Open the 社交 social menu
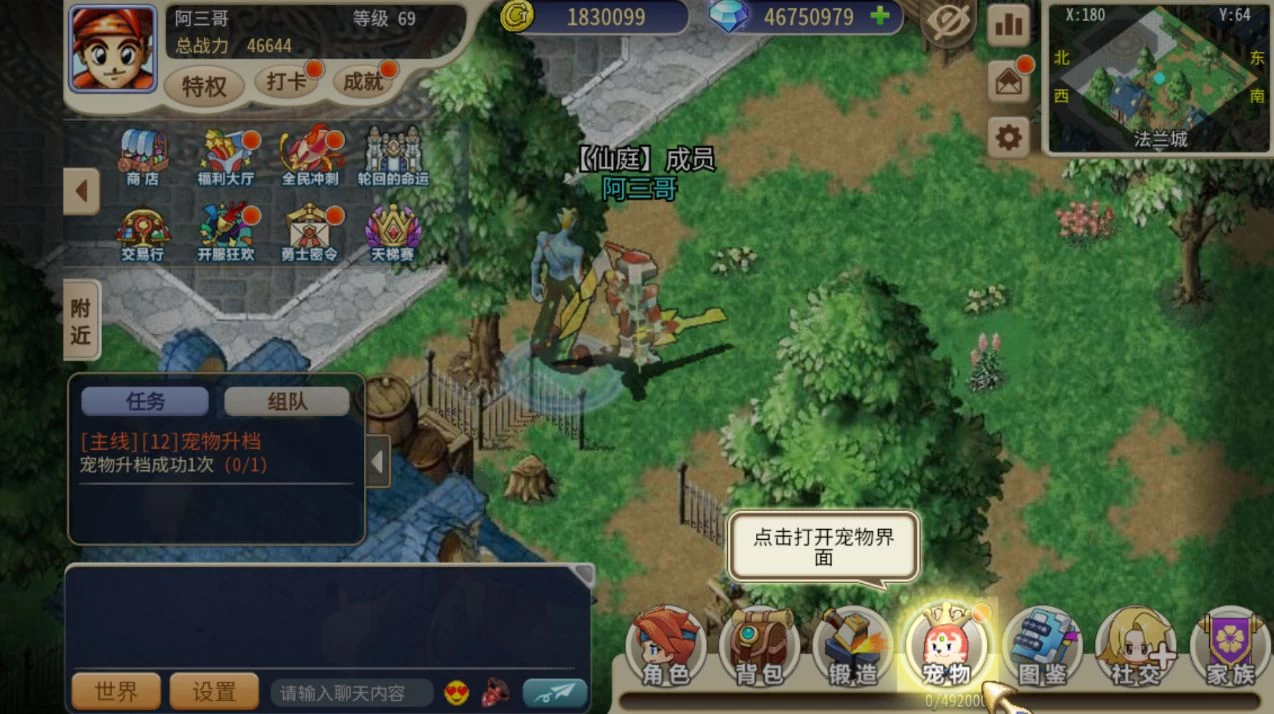Image resolution: width=1274 pixels, height=714 pixels. (x=1135, y=647)
